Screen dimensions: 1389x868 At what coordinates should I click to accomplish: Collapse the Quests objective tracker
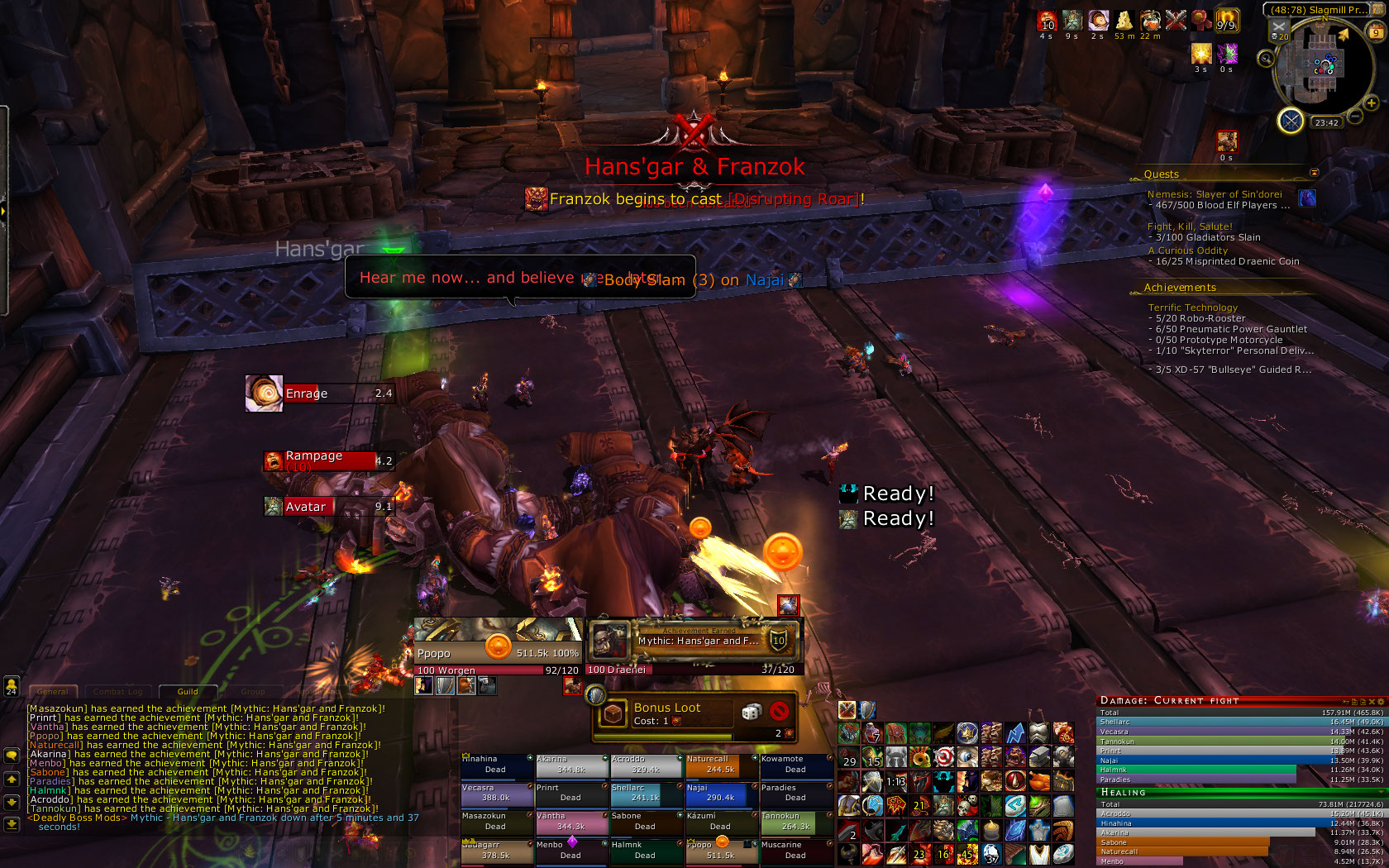(1314, 173)
